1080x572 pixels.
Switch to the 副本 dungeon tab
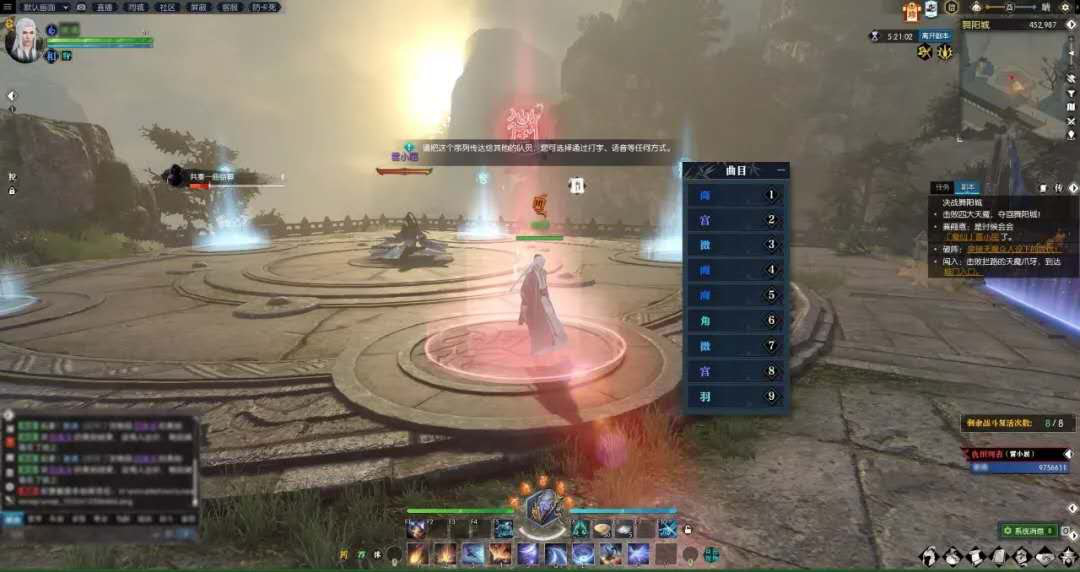click(x=968, y=187)
